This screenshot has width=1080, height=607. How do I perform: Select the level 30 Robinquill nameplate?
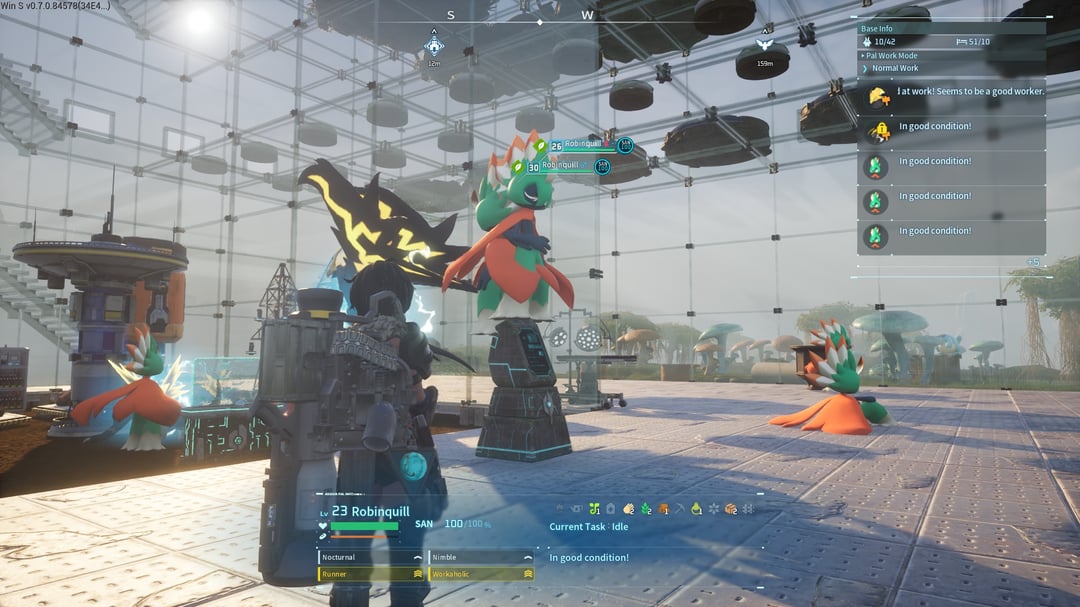click(562, 166)
